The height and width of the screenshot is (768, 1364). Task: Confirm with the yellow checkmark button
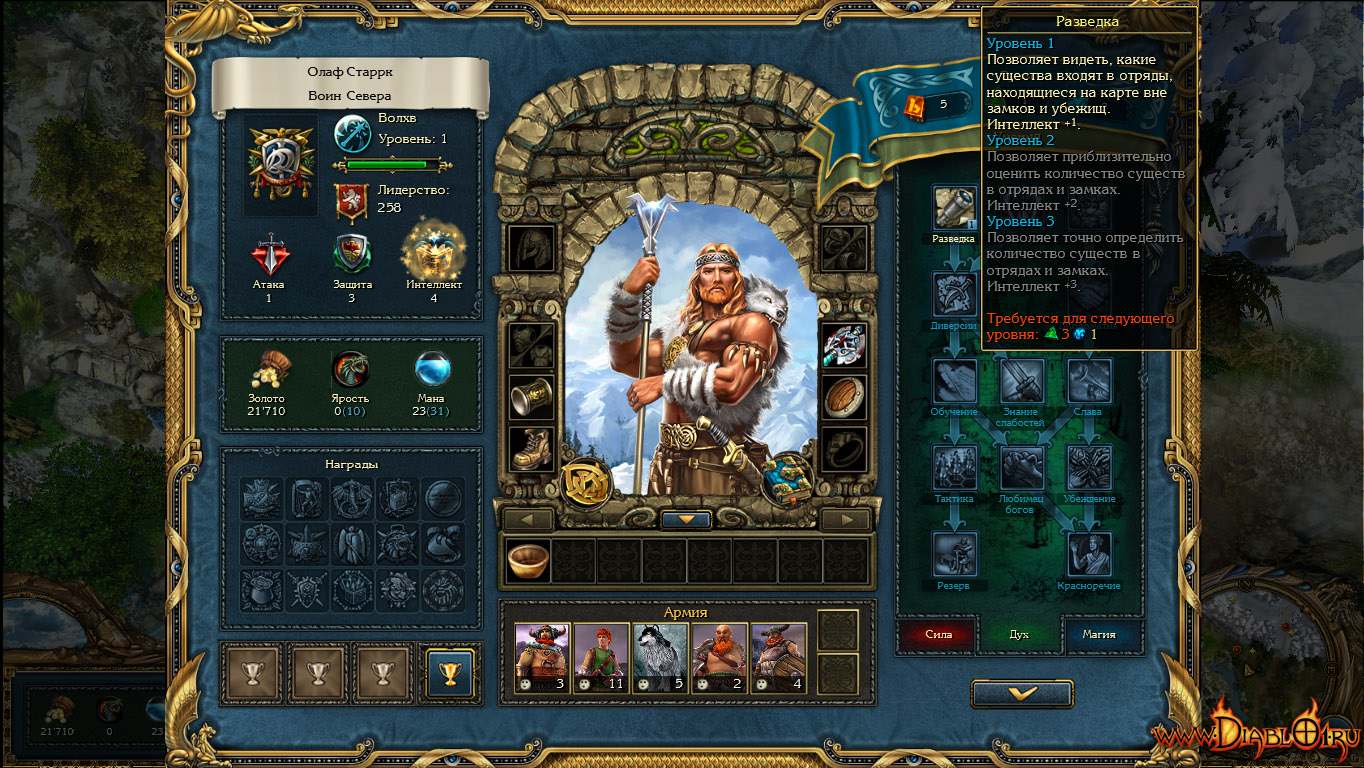click(1022, 693)
